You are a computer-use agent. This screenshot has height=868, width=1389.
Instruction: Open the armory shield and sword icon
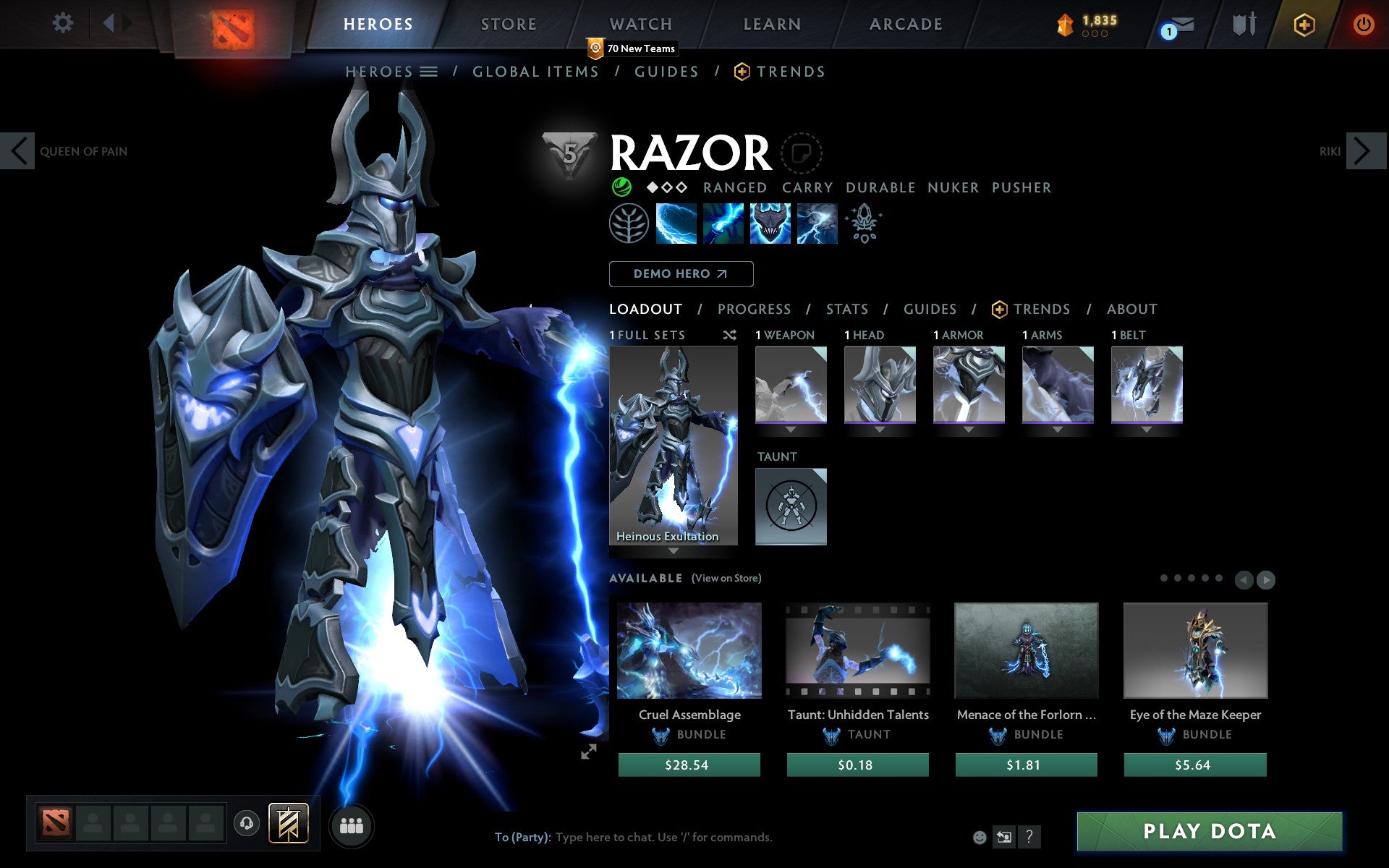click(1242, 24)
